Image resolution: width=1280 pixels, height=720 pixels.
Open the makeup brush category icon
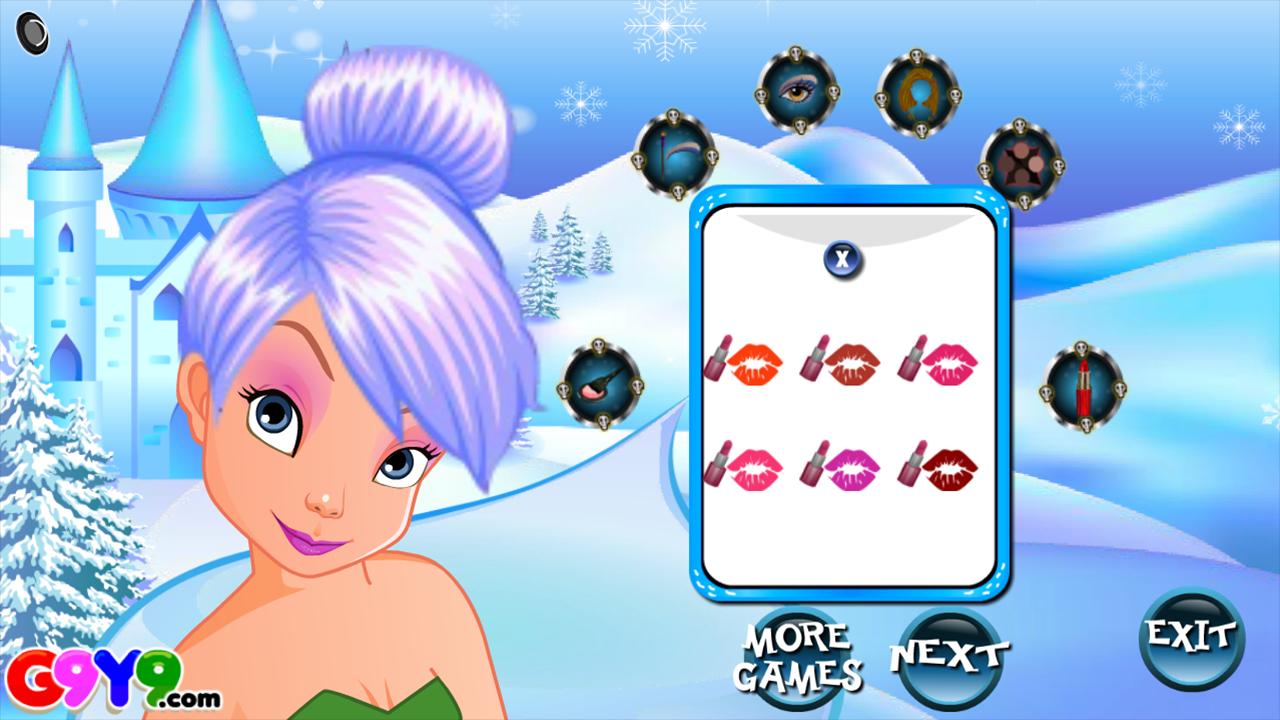tap(600, 385)
